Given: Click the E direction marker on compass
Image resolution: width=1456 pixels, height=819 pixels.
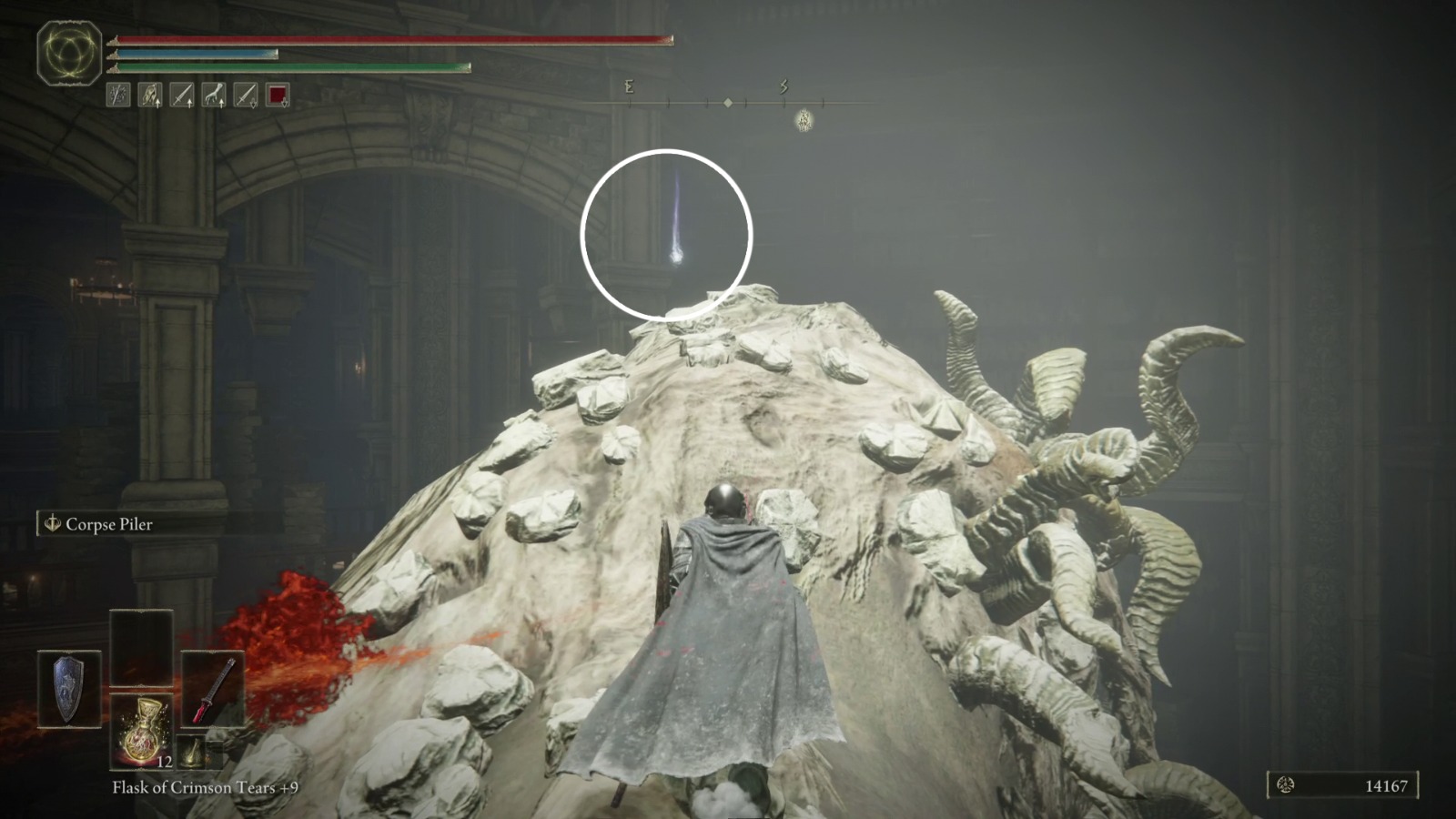Looking at the screenshot, I should pos(629,87).
